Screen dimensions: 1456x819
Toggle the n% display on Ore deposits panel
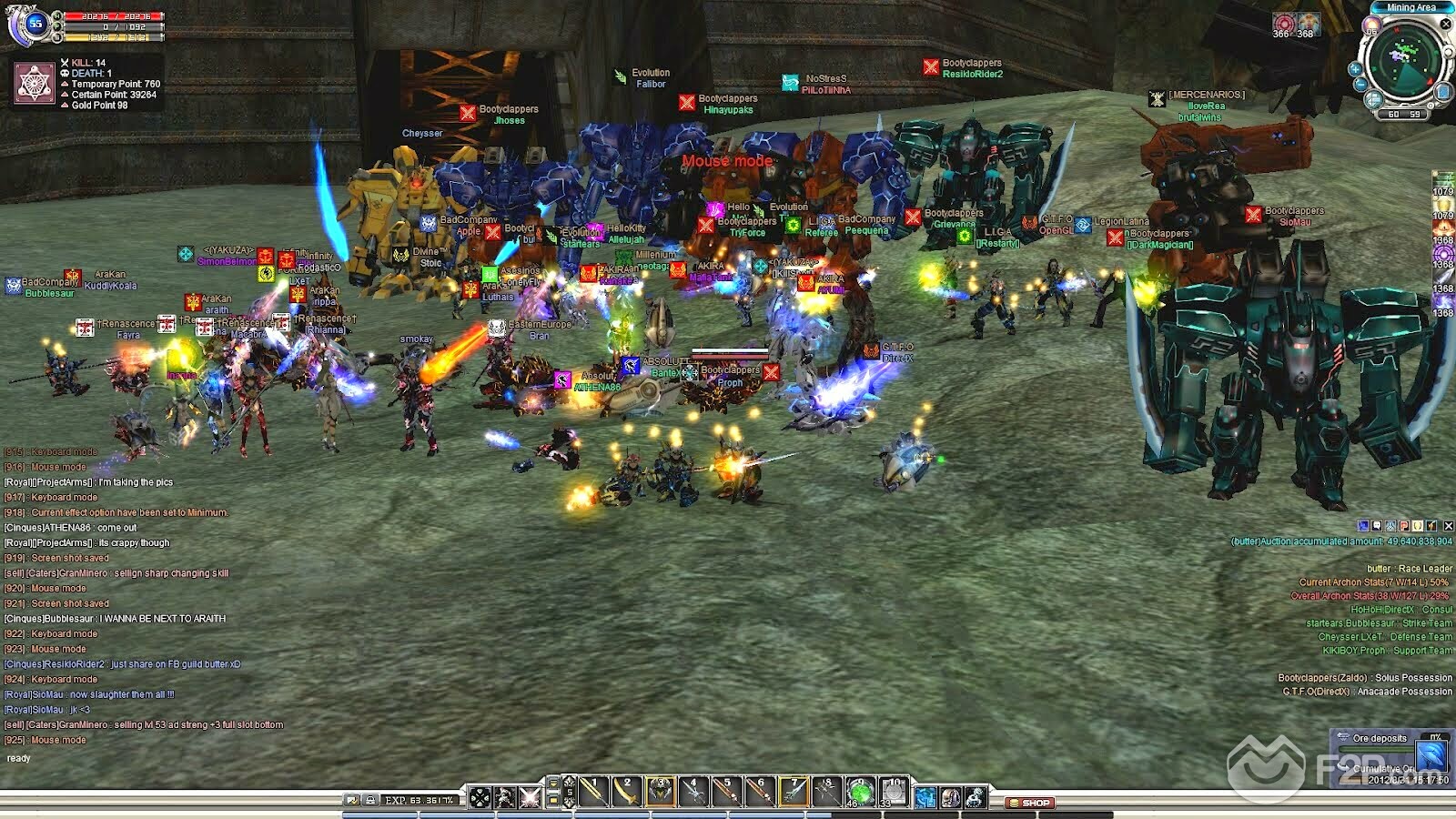coord(1435,736)
